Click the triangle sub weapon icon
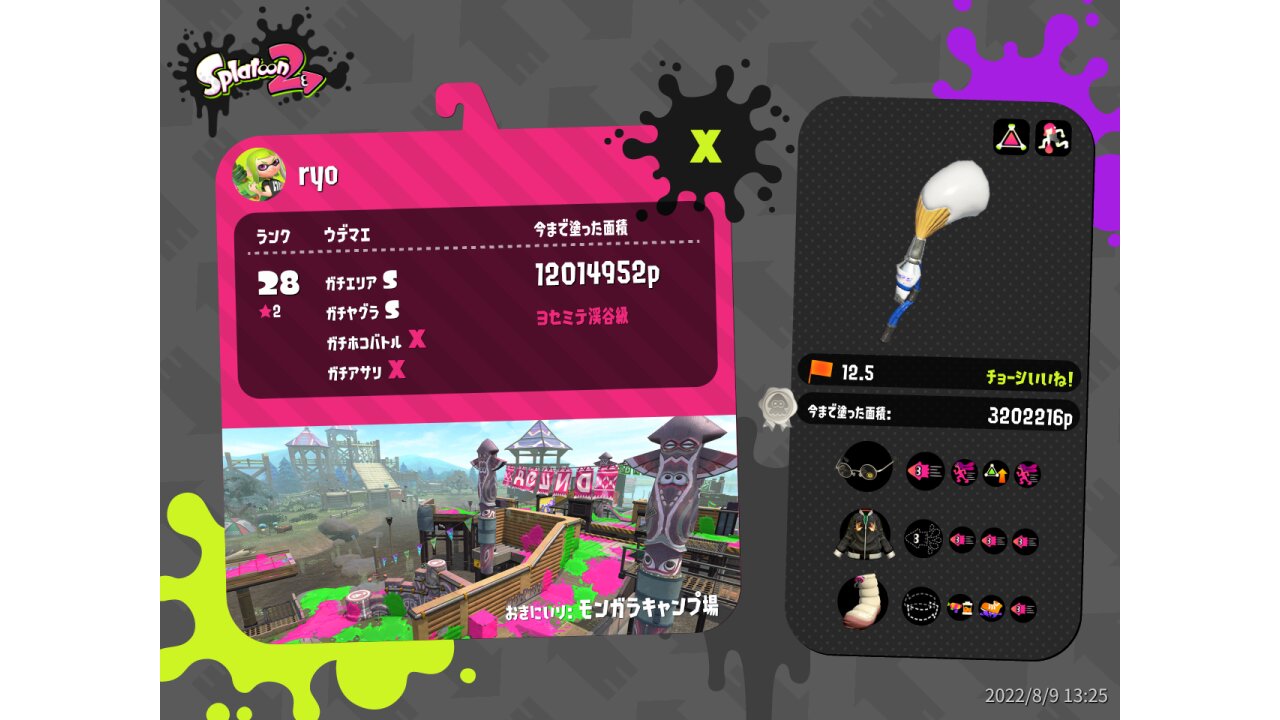 pyautogui.click(x=1011, y=137)
